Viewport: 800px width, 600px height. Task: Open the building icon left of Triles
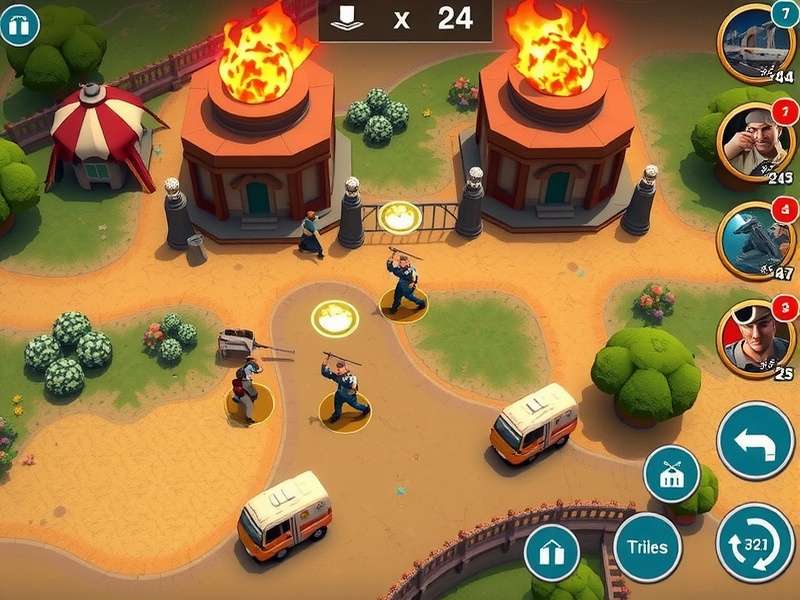(553, 552)
